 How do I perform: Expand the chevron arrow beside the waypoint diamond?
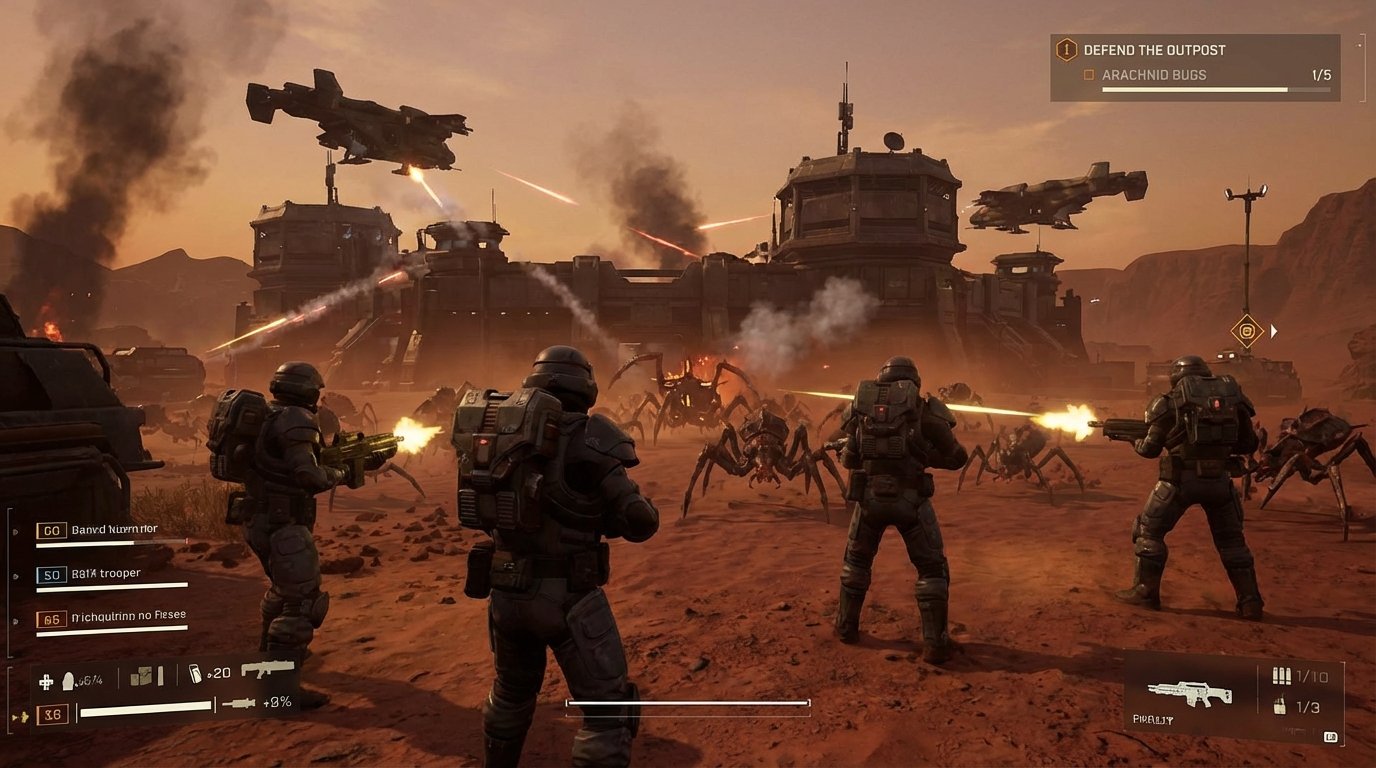[x=1274, y=330]
